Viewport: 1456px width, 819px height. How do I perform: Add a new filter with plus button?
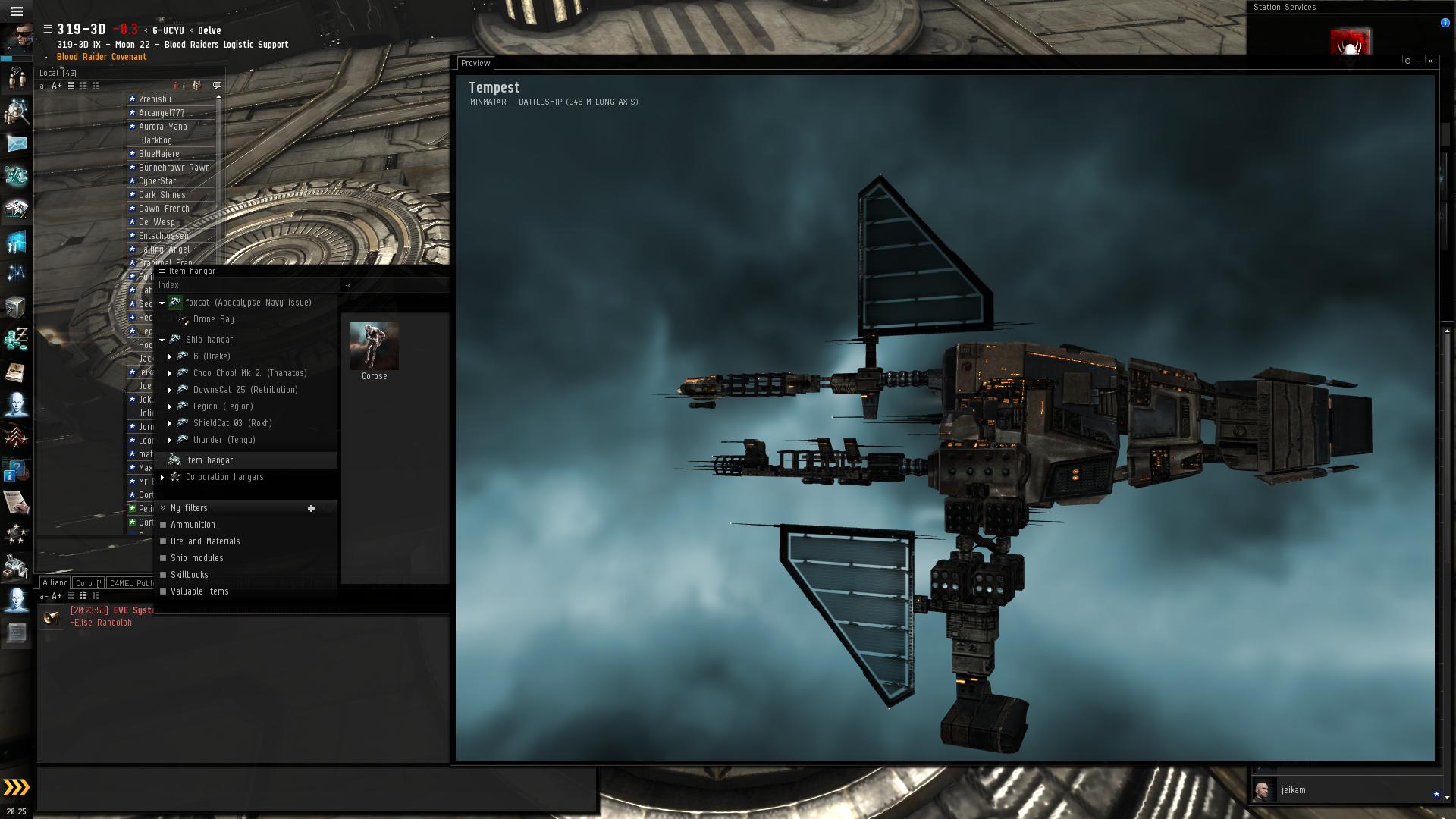(x=311, y=509)
